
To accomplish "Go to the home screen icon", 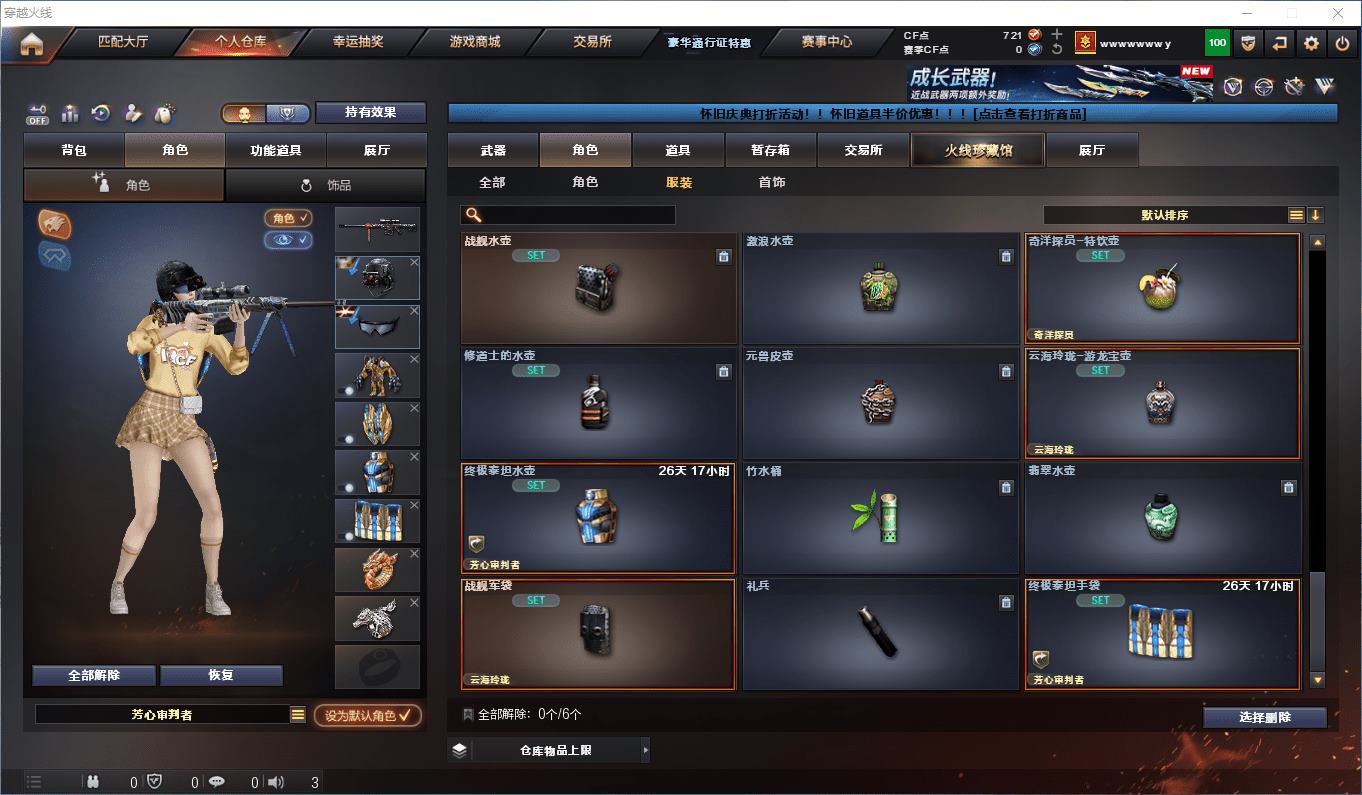I will pos(32,44).
